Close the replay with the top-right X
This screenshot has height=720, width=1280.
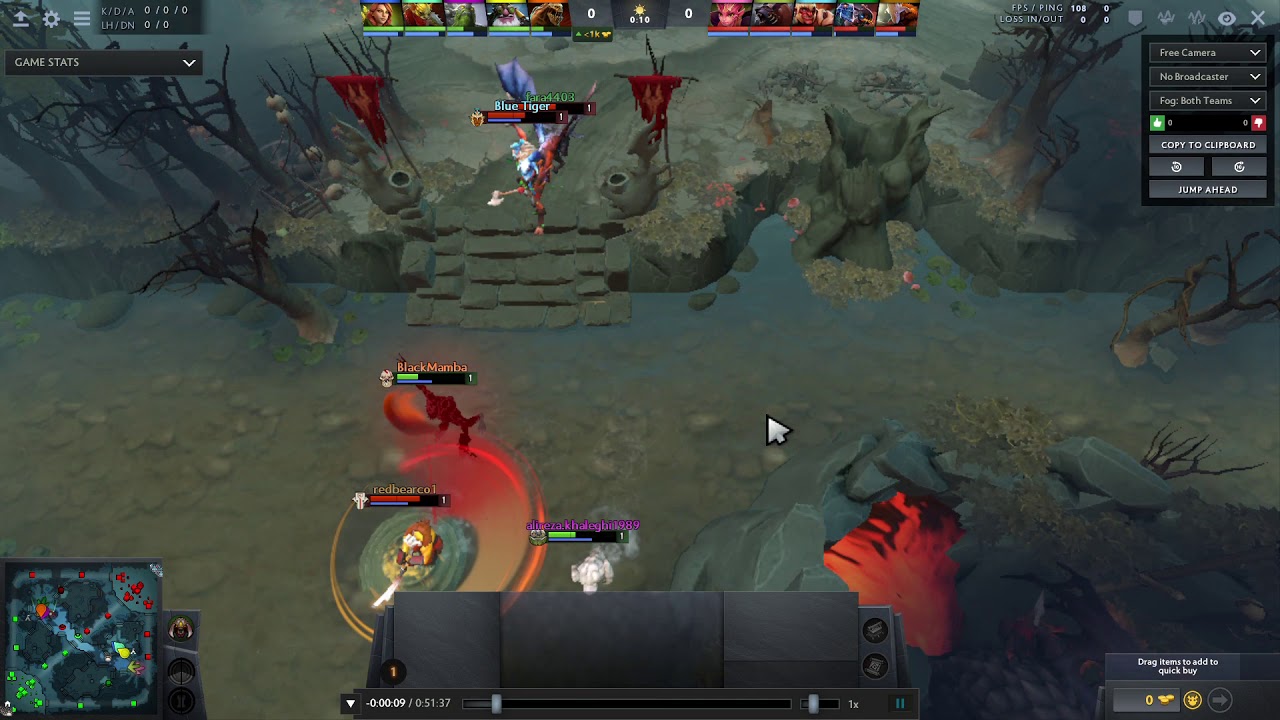tap(1258, 18)
